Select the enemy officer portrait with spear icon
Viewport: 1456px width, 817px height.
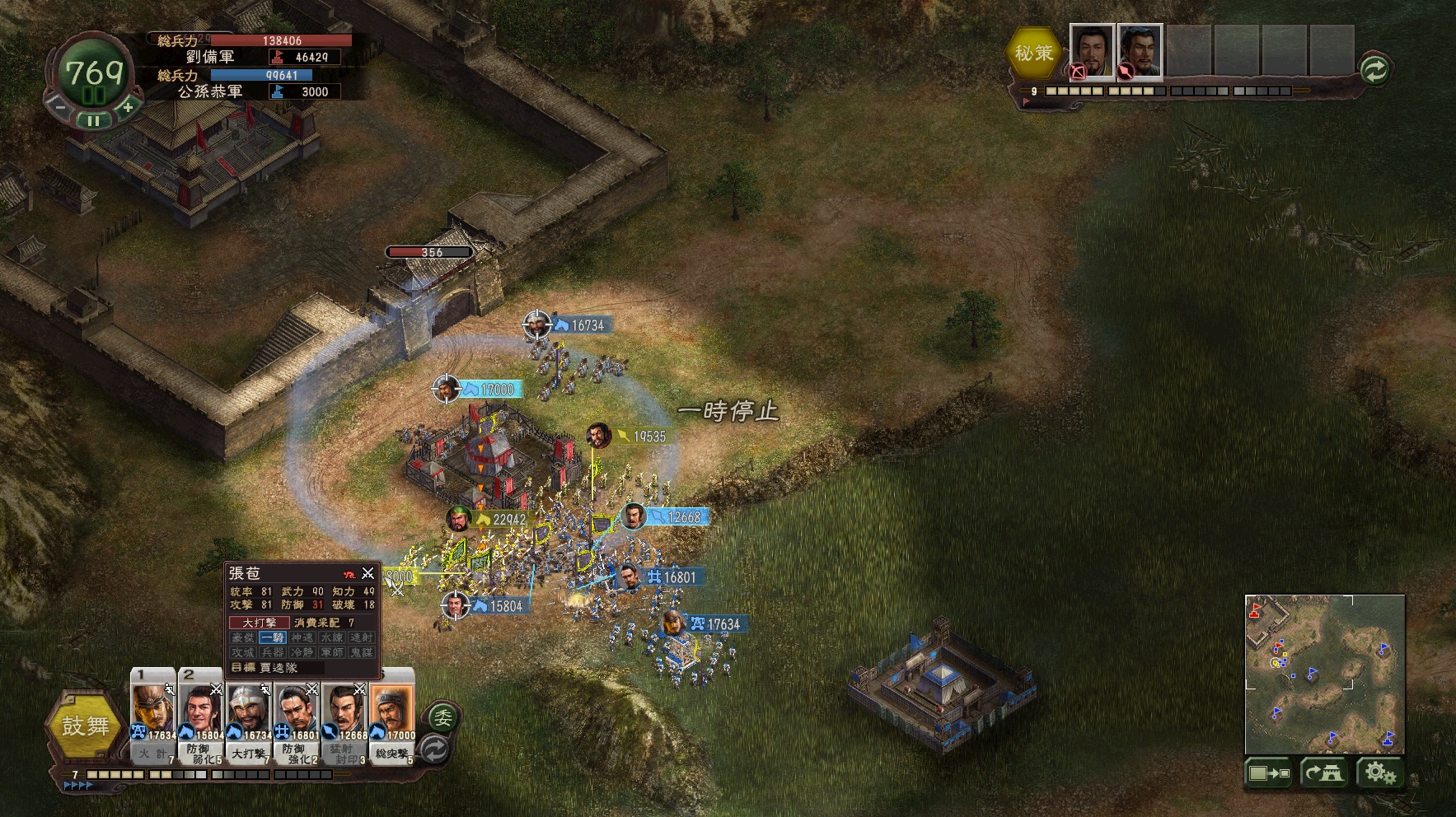1140,51
